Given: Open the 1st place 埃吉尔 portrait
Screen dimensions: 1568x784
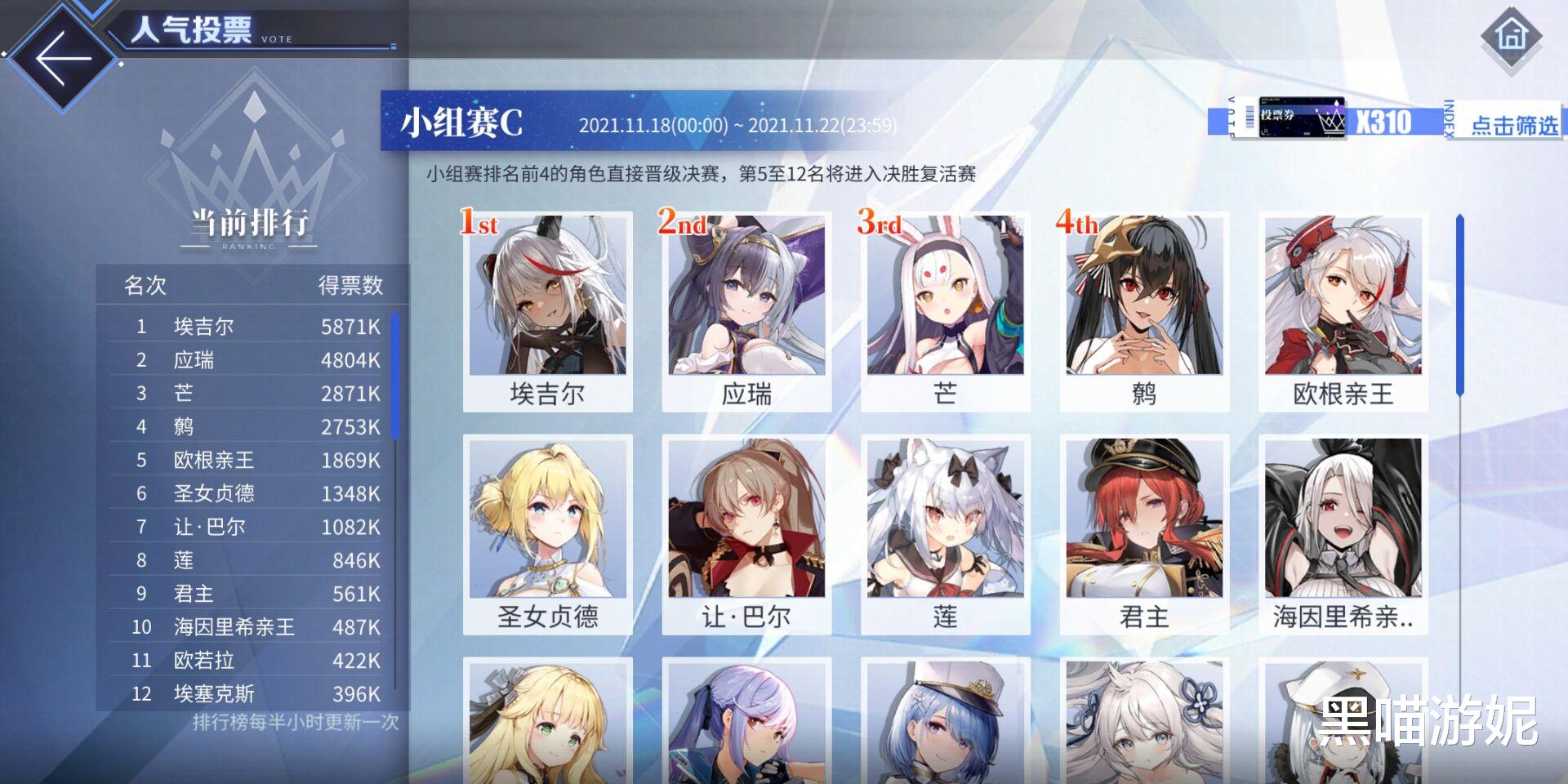Looking at the screenshot, I should click(x=548, y=310).
